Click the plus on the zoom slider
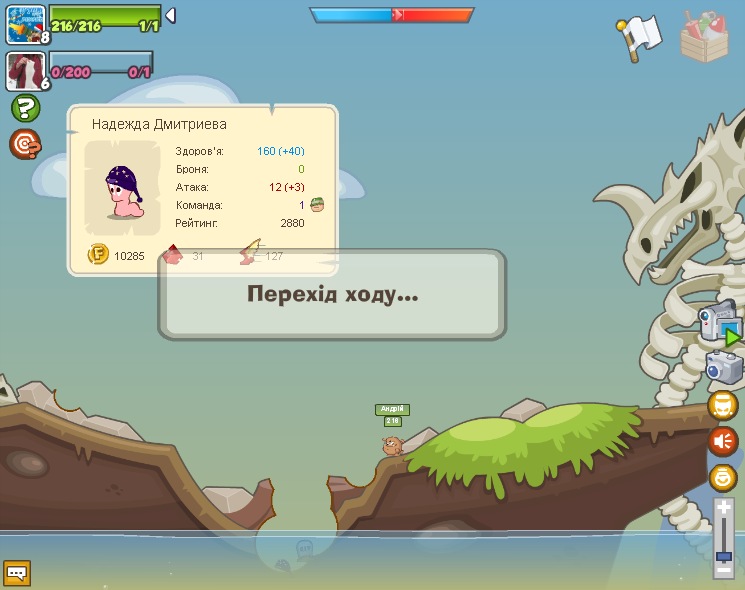This screenshot has height=590, width=745. [723, 508]
